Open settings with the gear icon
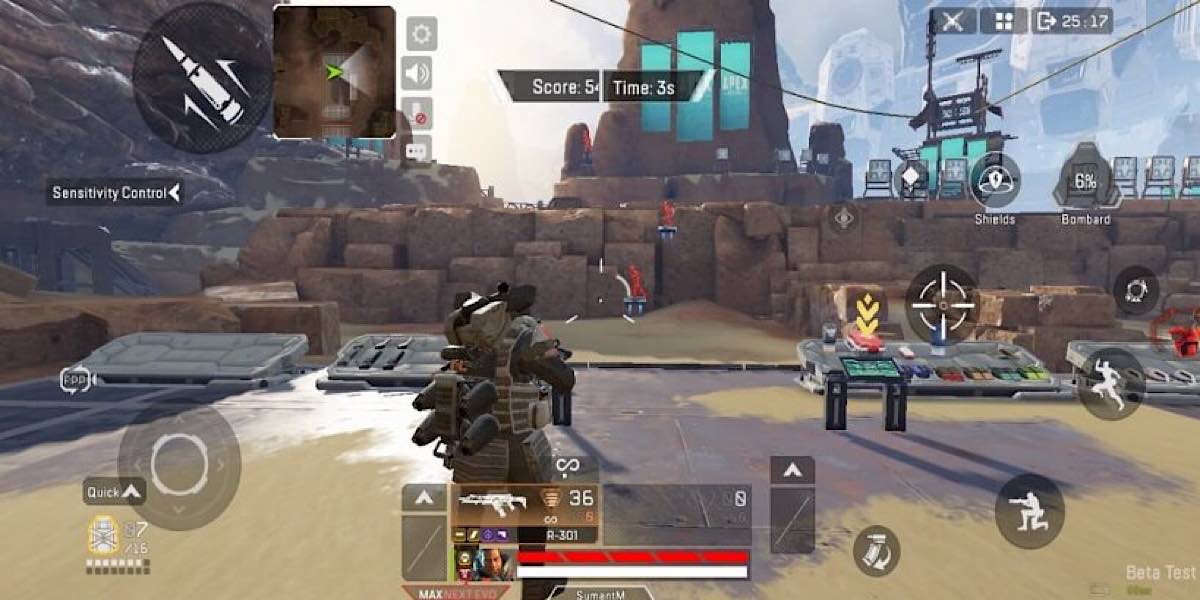Viewport: 1200px width, 600px height. (420, 34)
